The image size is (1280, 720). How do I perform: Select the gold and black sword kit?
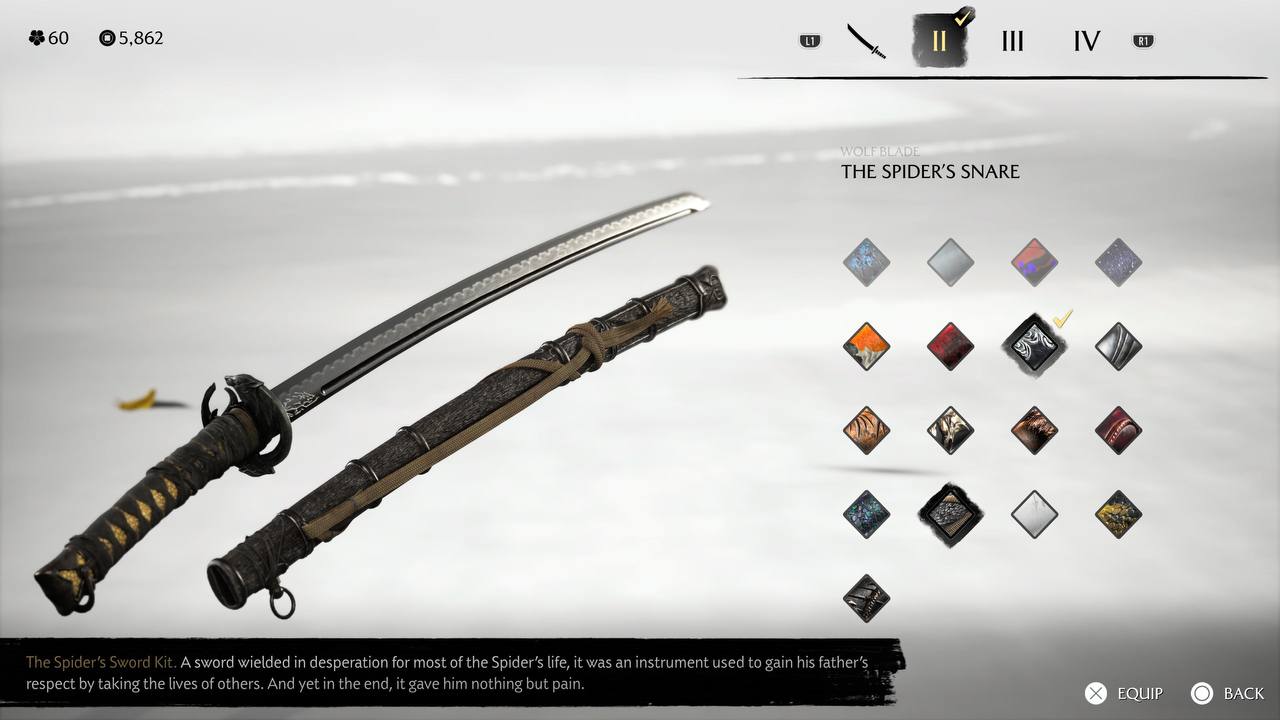click(x=1118, y=515)
